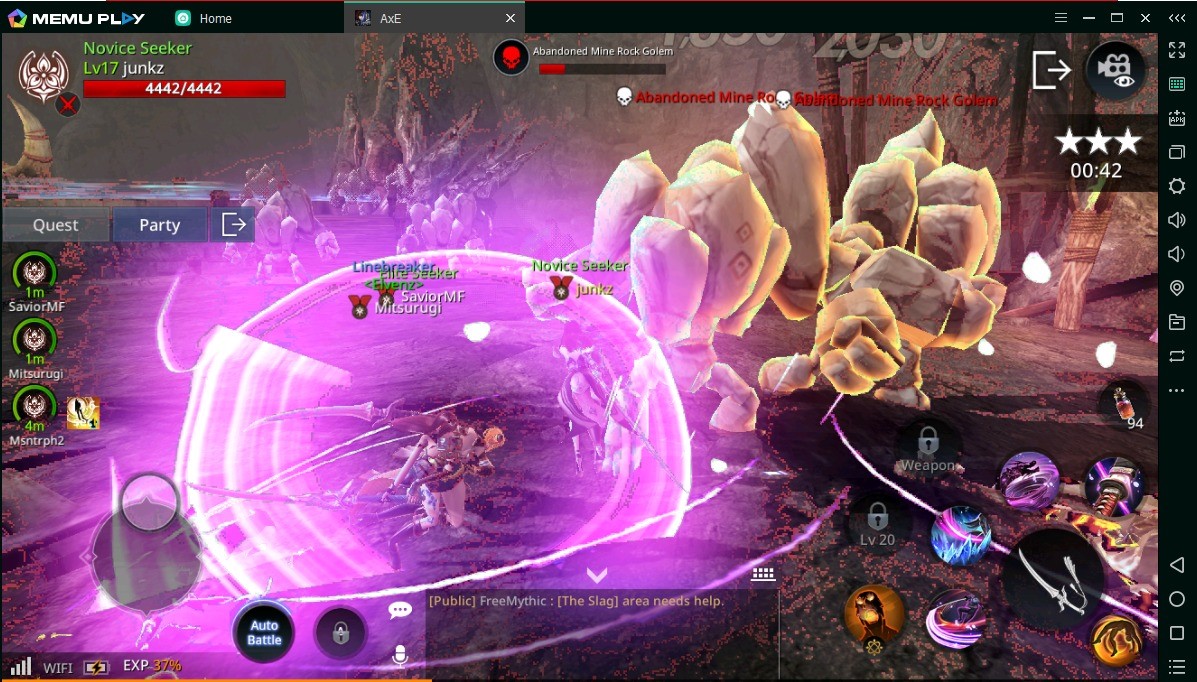The width and height of the screenshot is (1197, 682).
Task: Trigger the main sword attack button
Action: (x=1055, y=579)
